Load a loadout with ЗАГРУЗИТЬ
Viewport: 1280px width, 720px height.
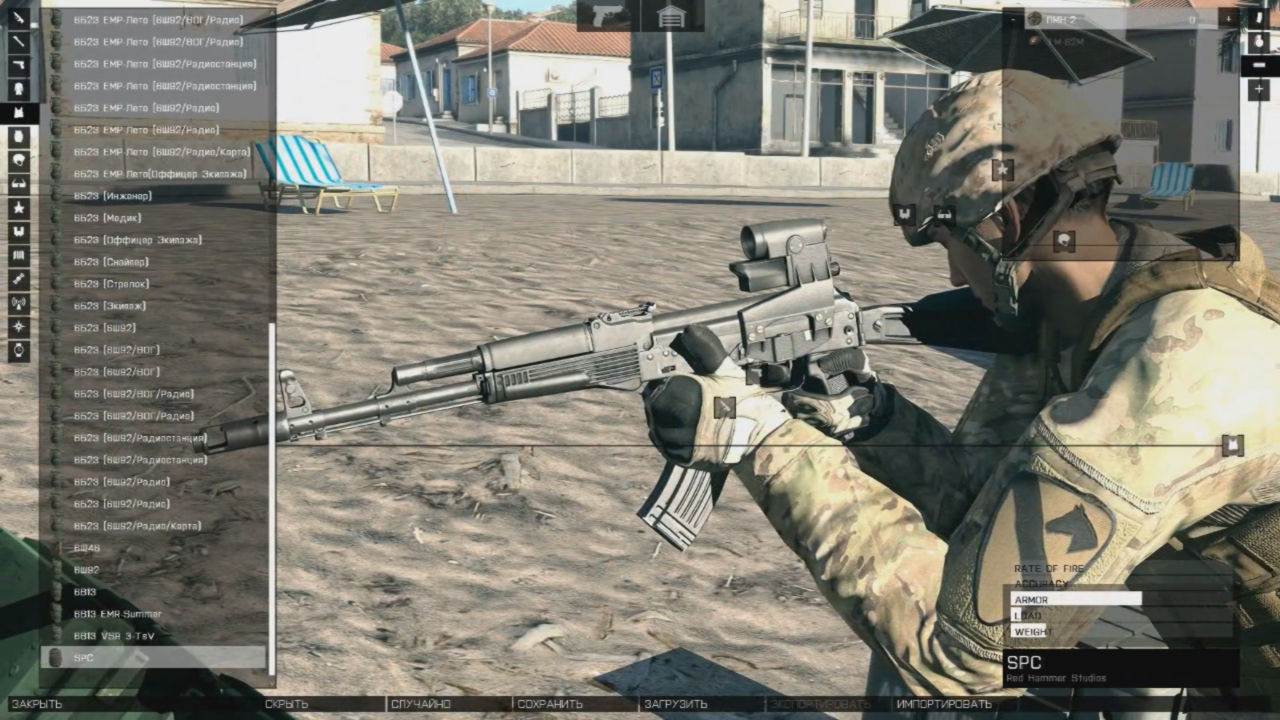click(x=676, y=703)
